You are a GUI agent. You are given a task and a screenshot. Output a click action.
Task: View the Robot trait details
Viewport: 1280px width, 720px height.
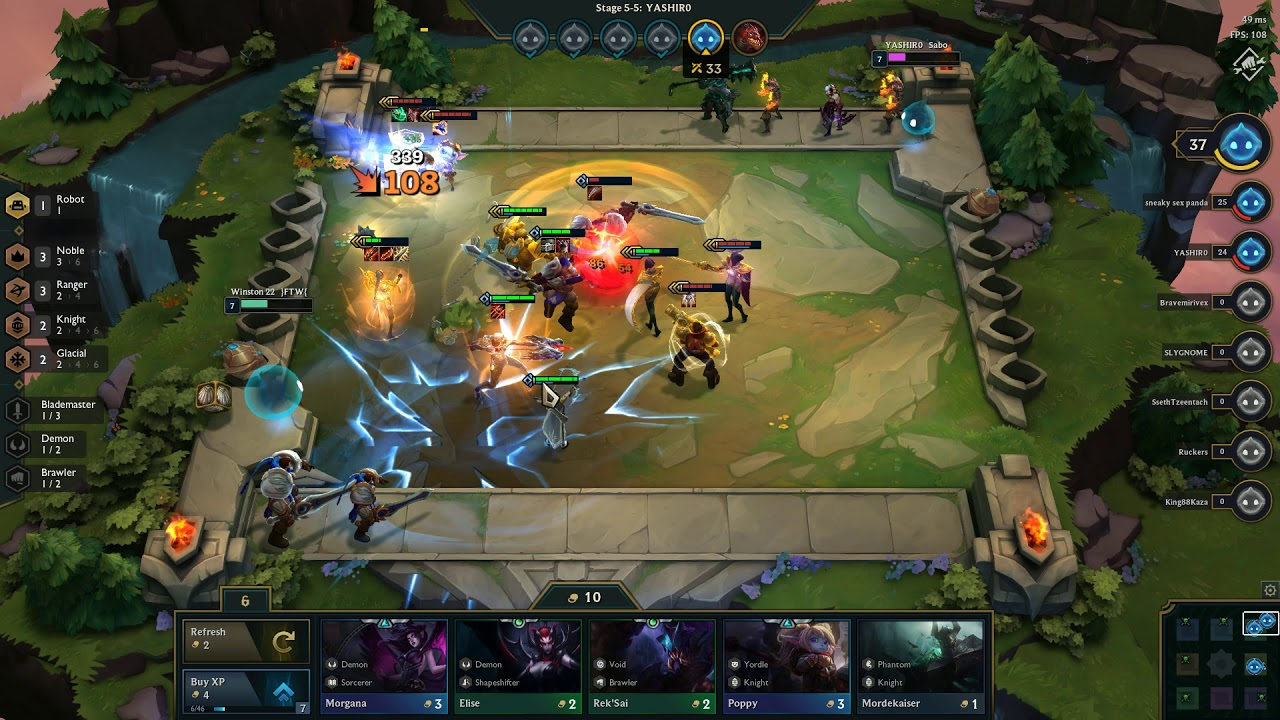point(60,205)
